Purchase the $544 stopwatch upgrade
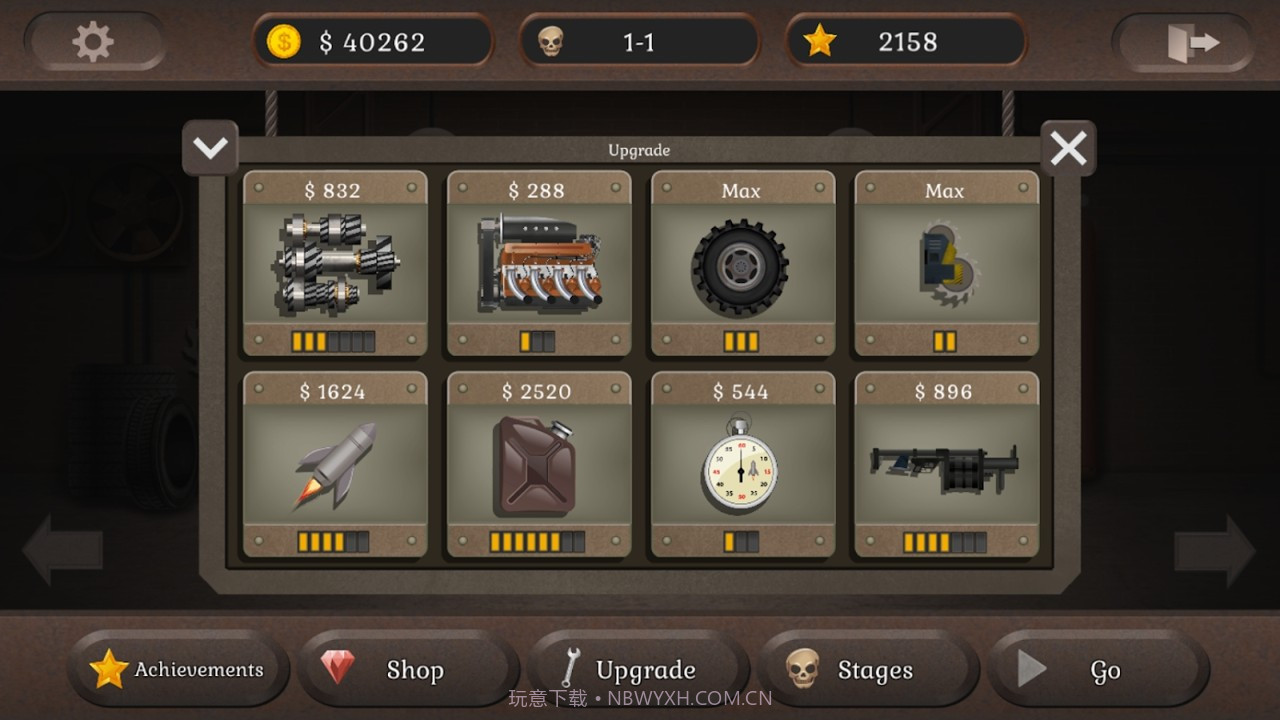1280x720 pixels. (x=743, y=465)
